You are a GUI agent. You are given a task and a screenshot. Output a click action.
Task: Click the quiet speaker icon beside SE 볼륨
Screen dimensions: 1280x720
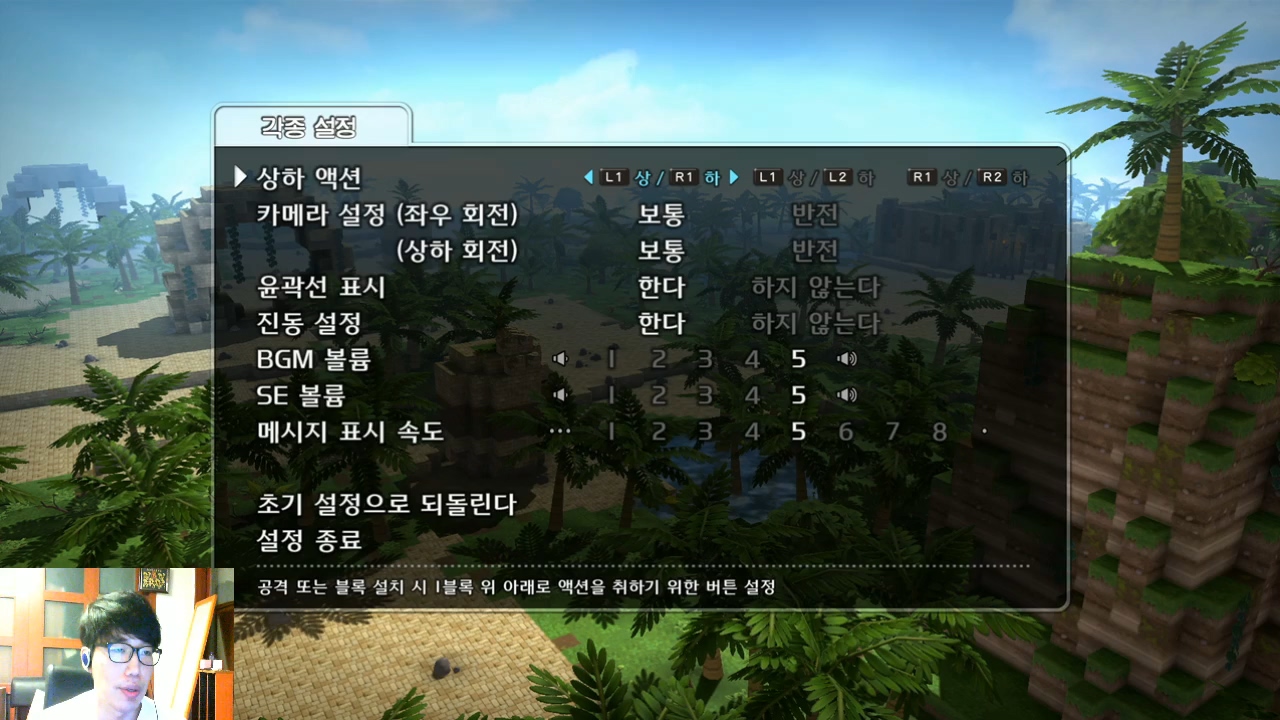click(560, 395)
